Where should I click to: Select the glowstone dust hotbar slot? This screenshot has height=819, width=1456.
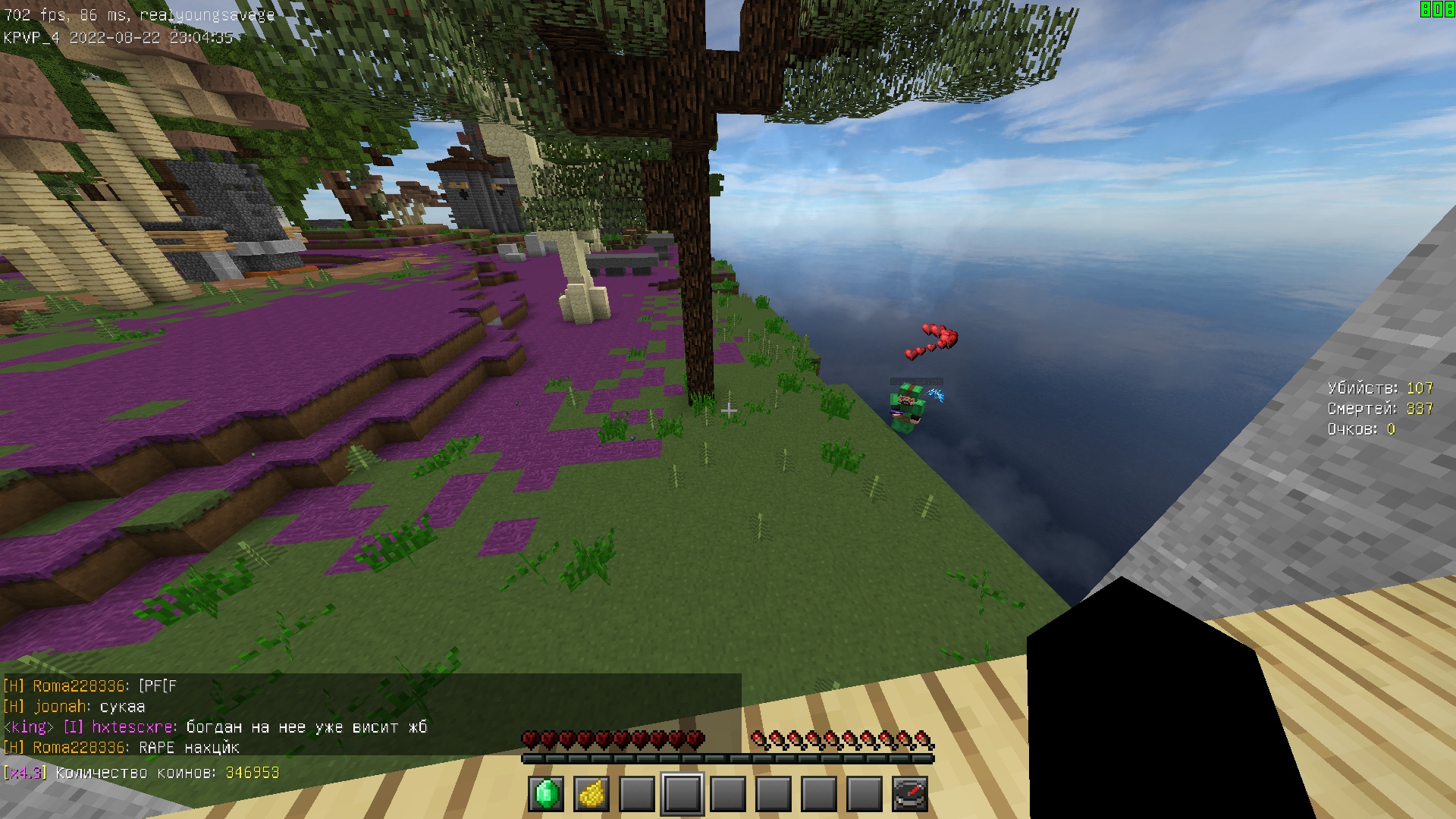[591, 794]
